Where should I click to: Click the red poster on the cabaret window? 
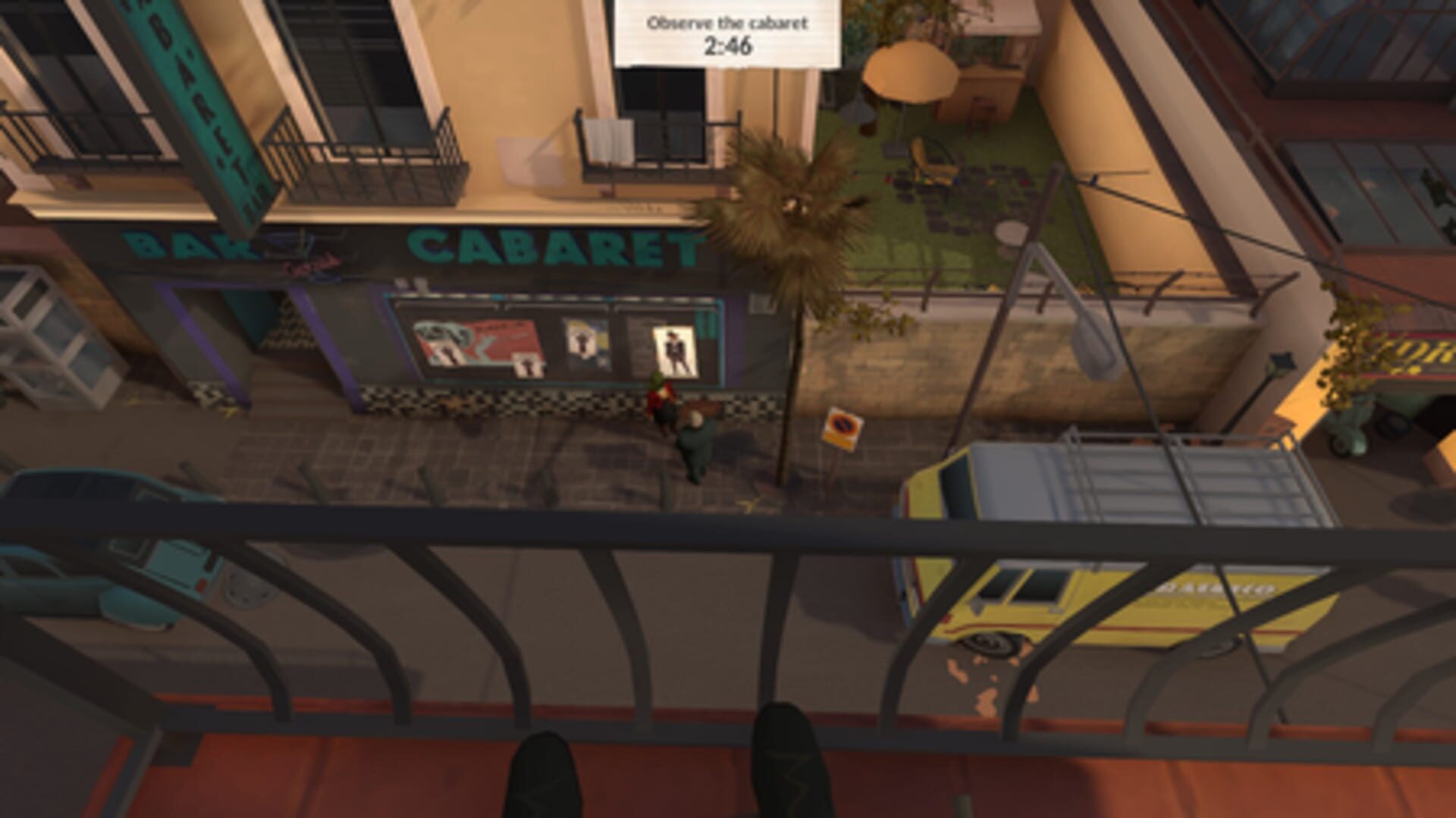click(478, 341)
